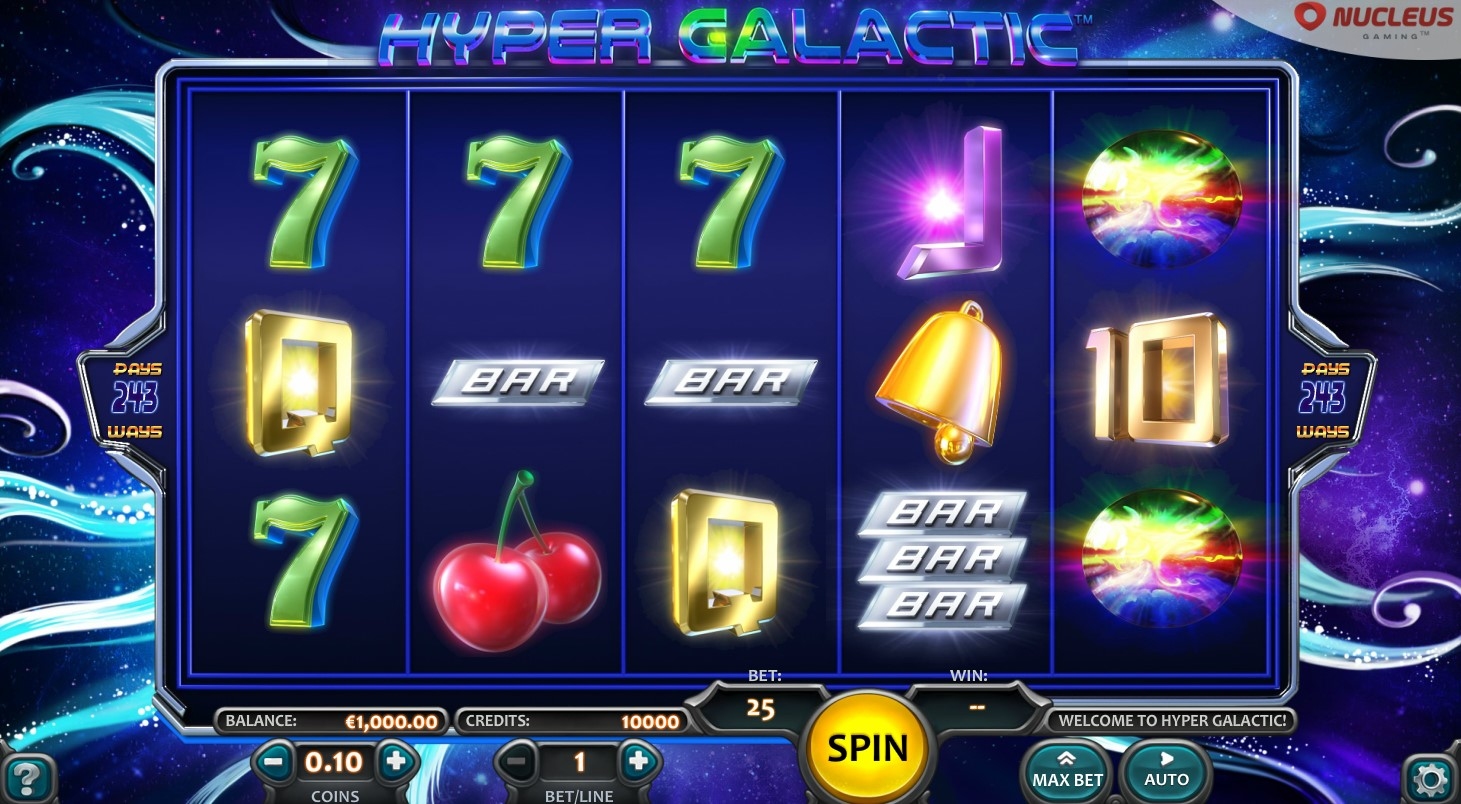Lower the bet per line with minus
1461x804 pixels.
pyautogui.click(x=516, y=763)
